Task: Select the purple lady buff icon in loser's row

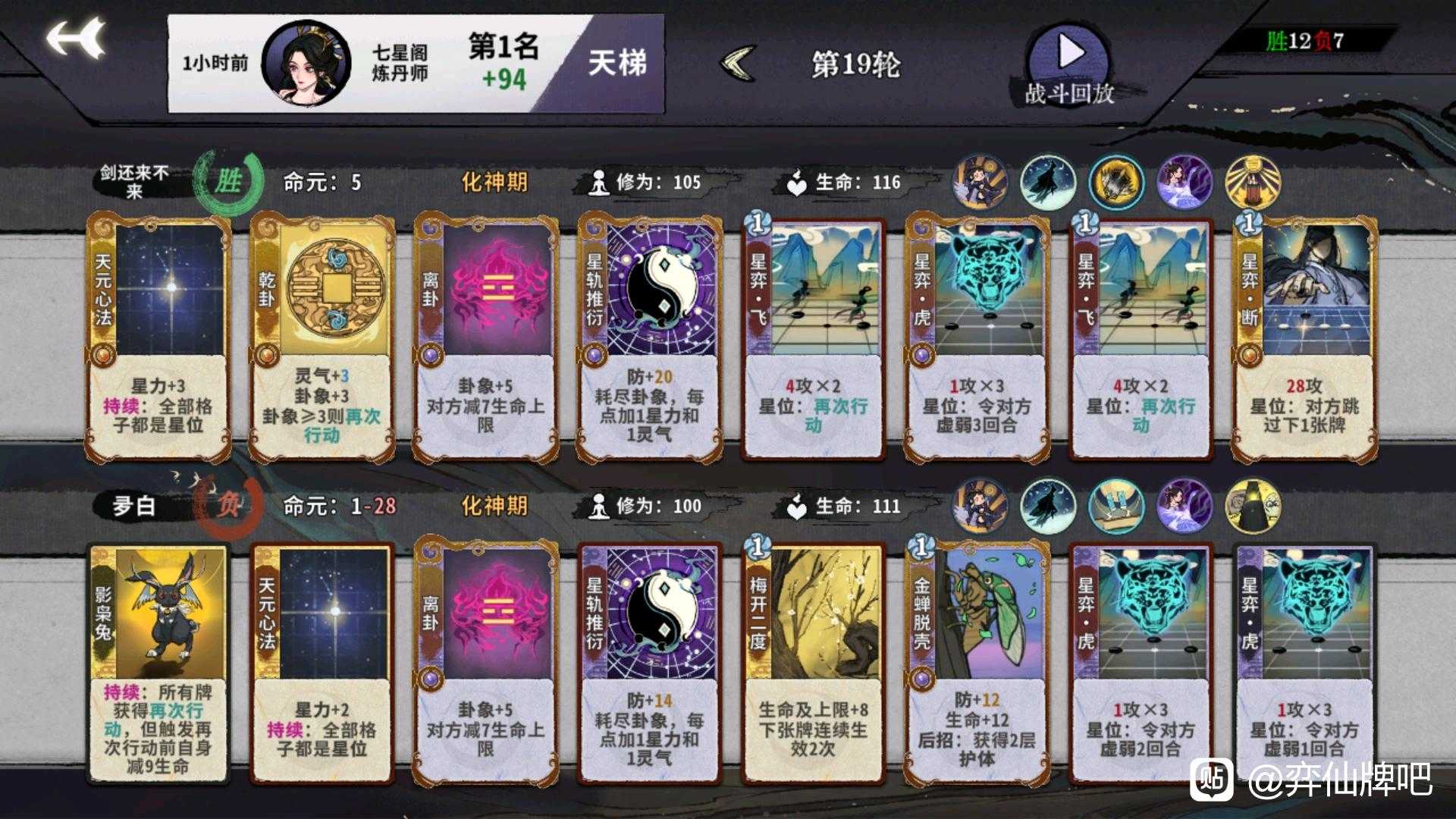Action: (1185, 507)
